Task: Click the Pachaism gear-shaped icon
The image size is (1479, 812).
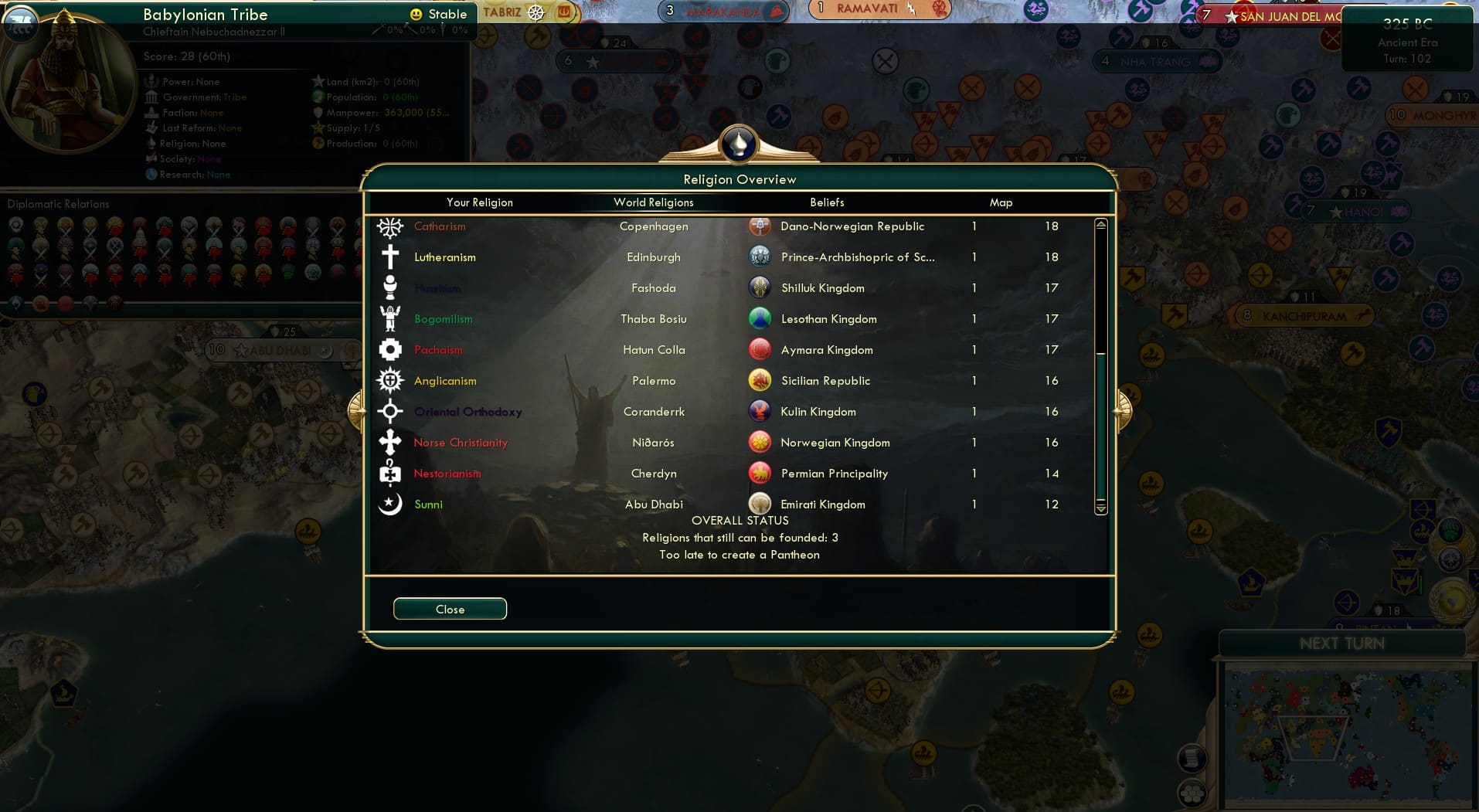Action: [390, 349]
